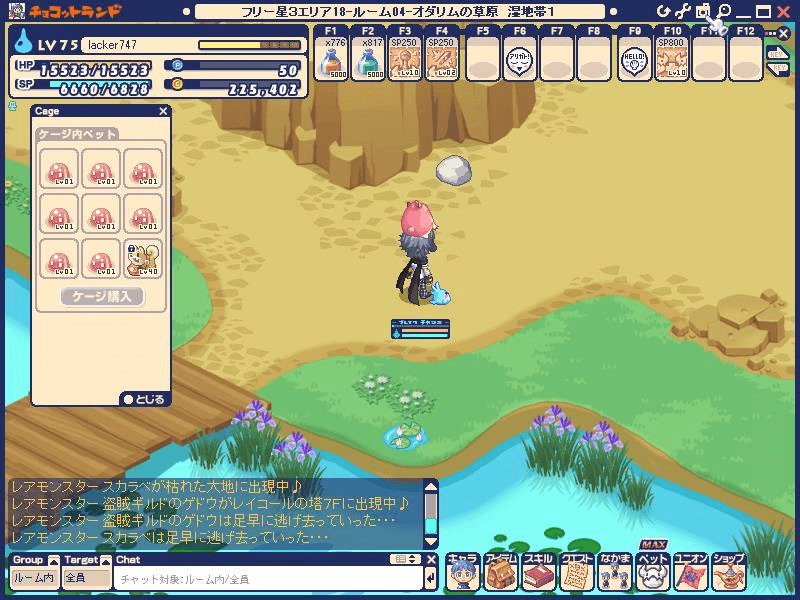Select the Lv40 squirrel pet in the cage
800x600 pixels.
143,258
